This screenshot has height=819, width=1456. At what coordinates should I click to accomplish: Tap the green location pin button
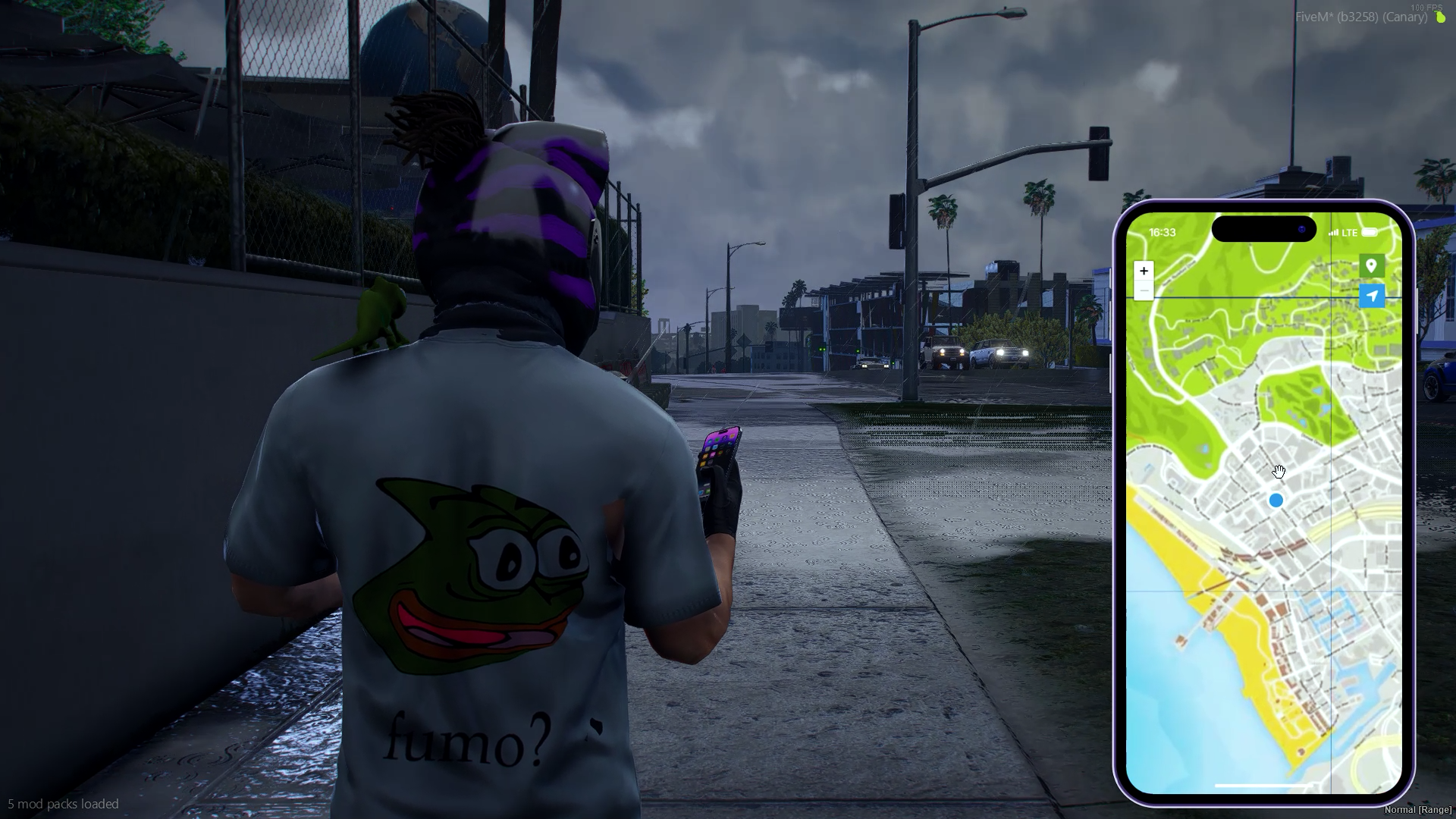1371,265
